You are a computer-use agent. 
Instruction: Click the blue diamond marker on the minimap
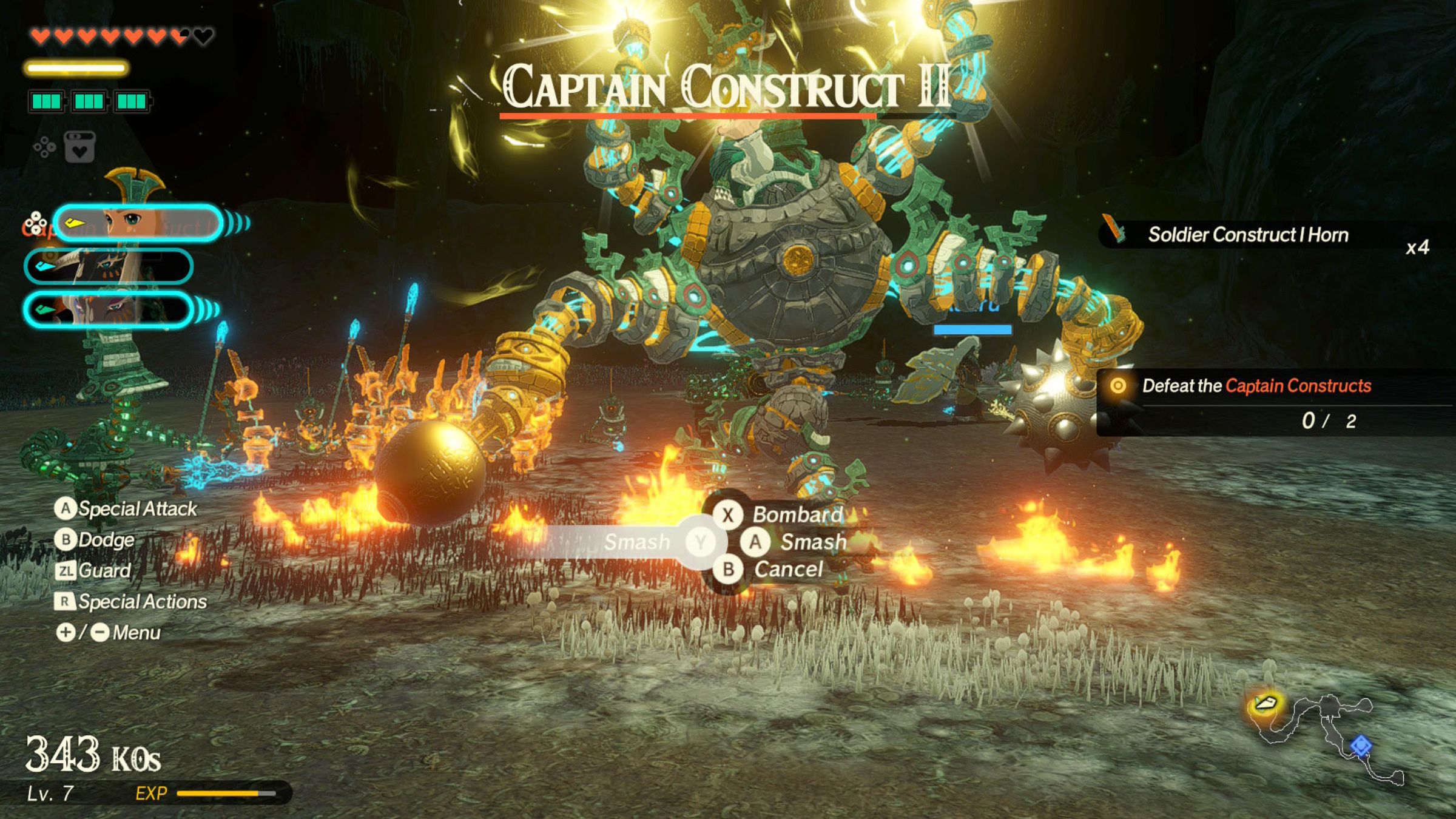[1361, 745]
